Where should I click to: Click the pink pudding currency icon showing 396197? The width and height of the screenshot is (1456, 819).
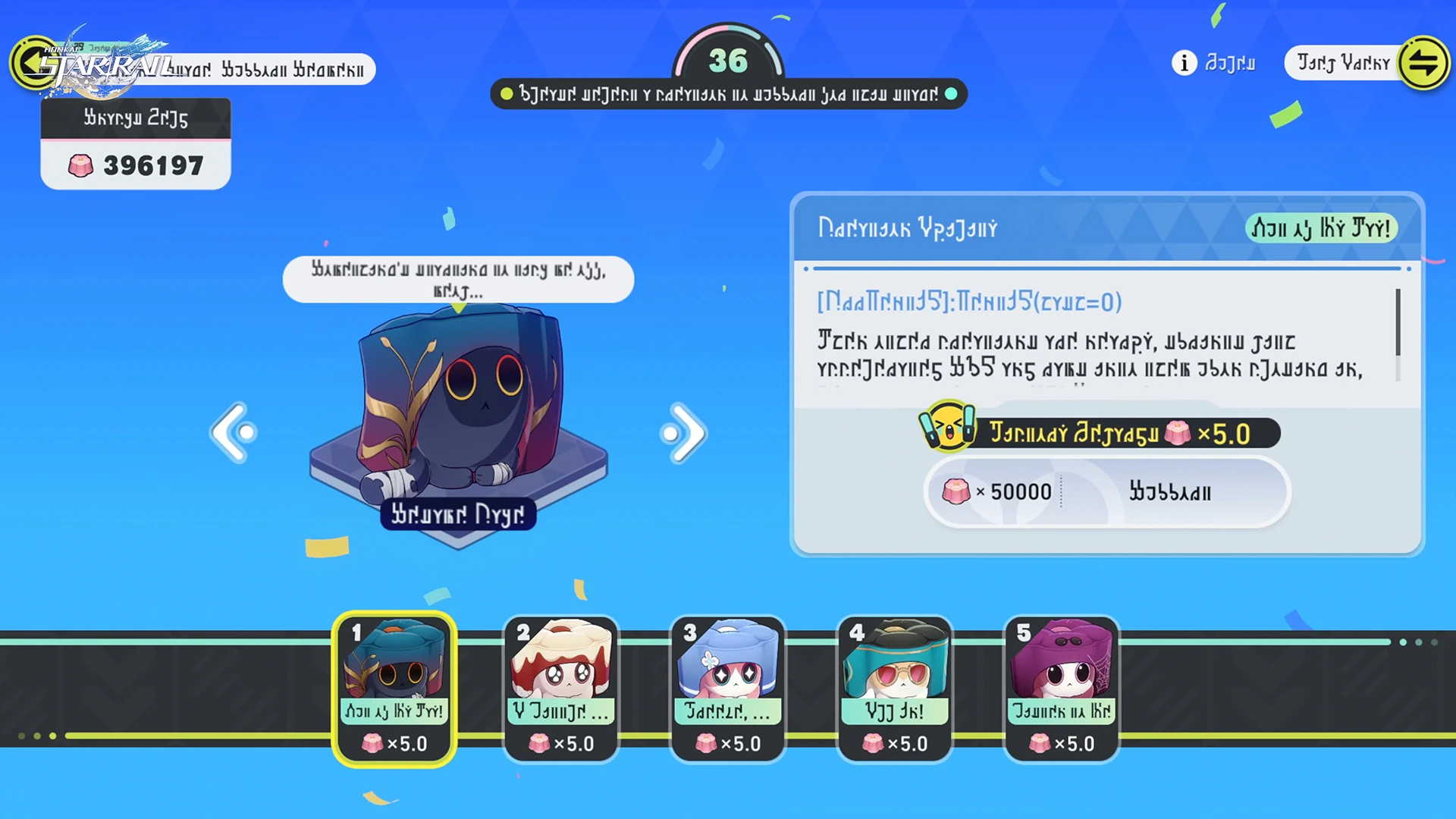click(81, 165)
